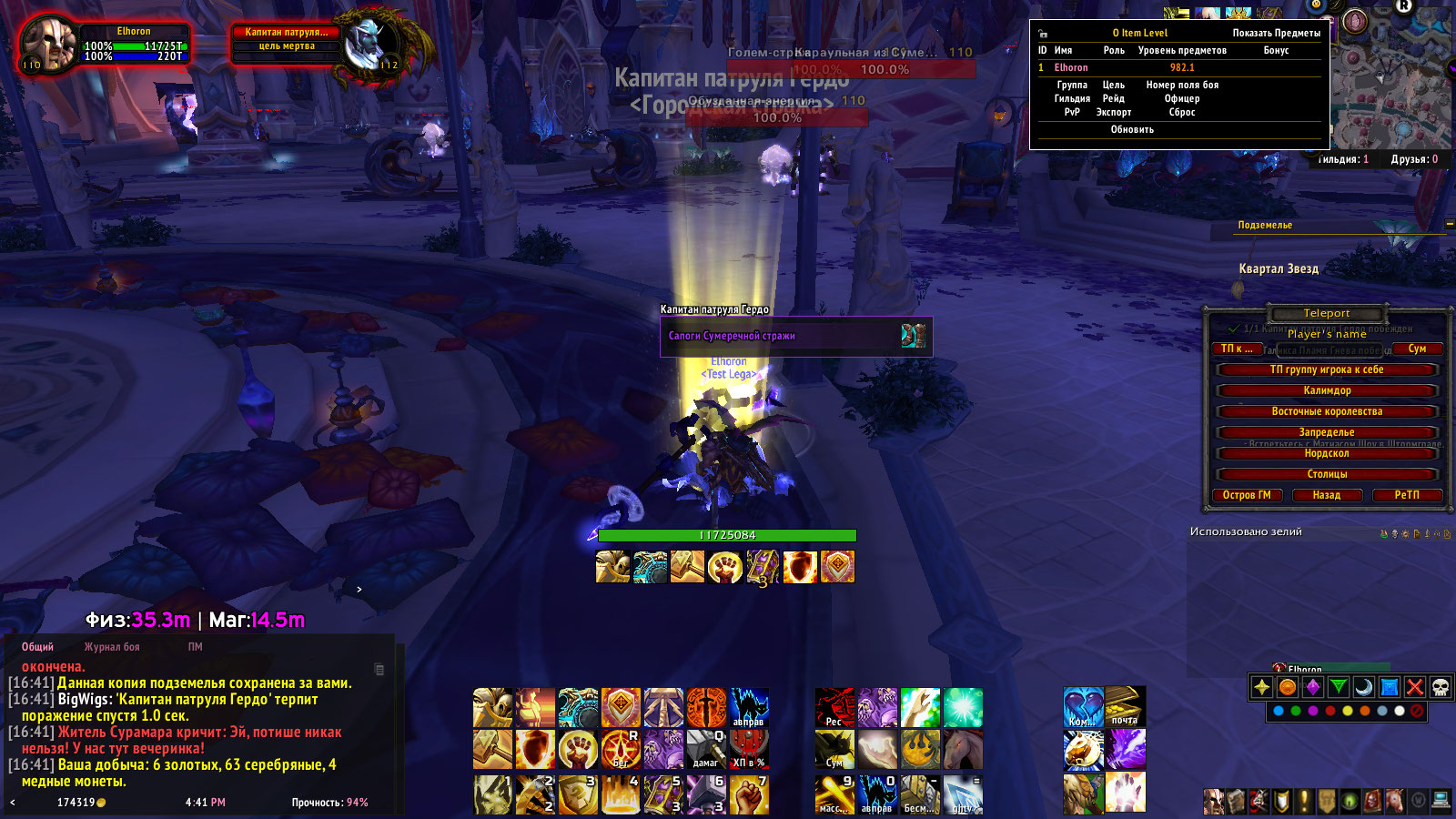Viewport: 1456px width, 819px height.
Task: Open the Столицы teleport list
Action: [1327, 474]
